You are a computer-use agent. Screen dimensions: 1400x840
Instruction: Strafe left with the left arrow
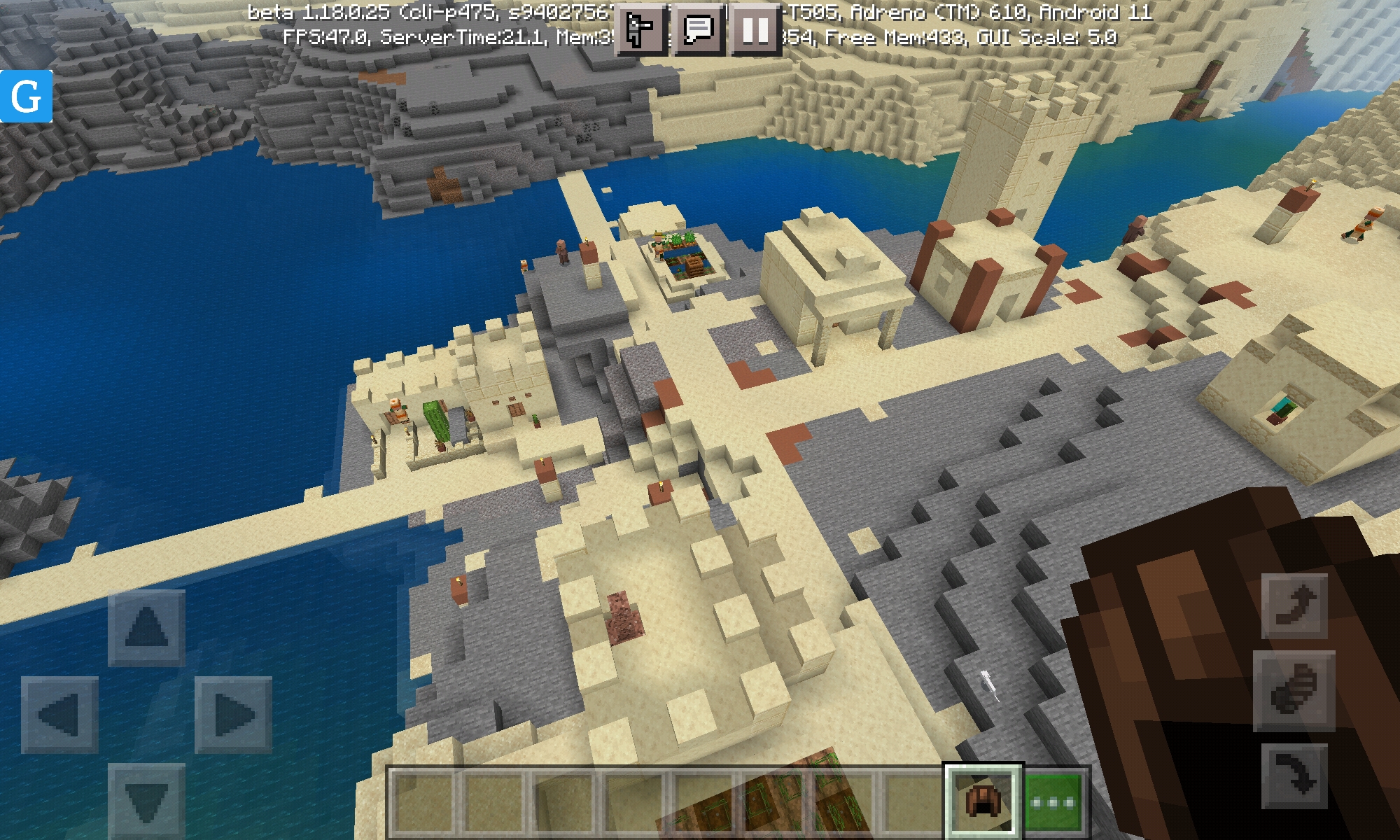[59, 715]
